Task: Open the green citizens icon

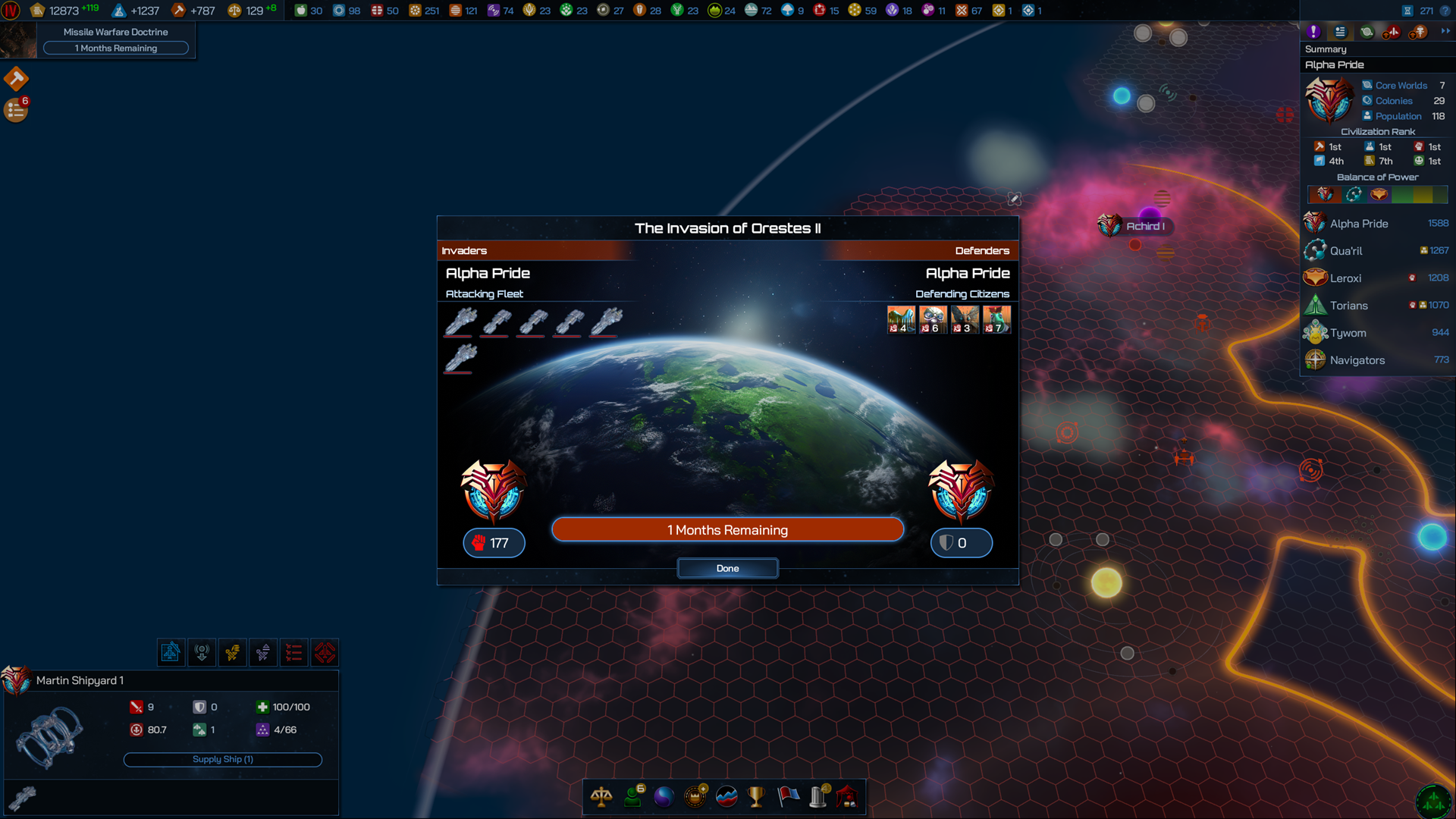Action: (x=632, y=797)
